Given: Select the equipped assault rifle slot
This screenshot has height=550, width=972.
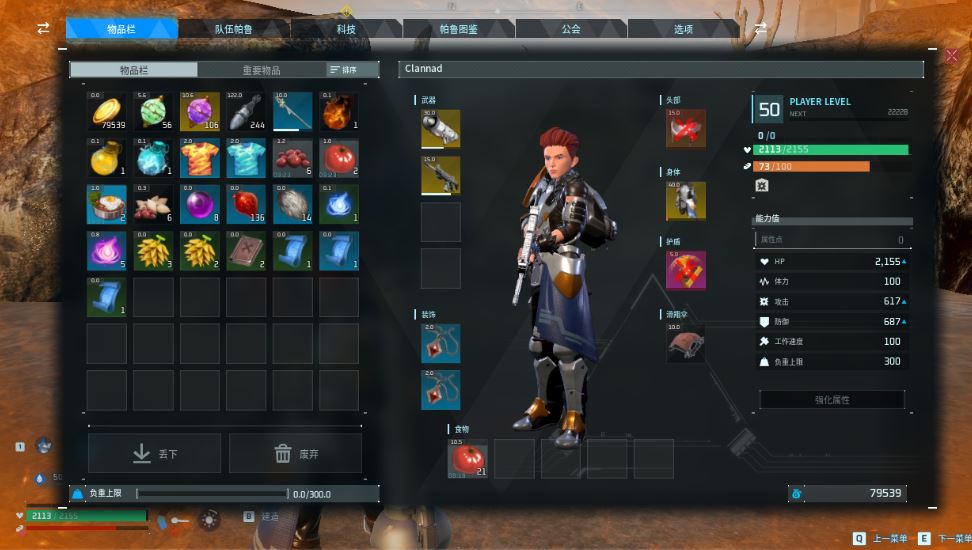Looking at the screenshot, I should (441, 175).
